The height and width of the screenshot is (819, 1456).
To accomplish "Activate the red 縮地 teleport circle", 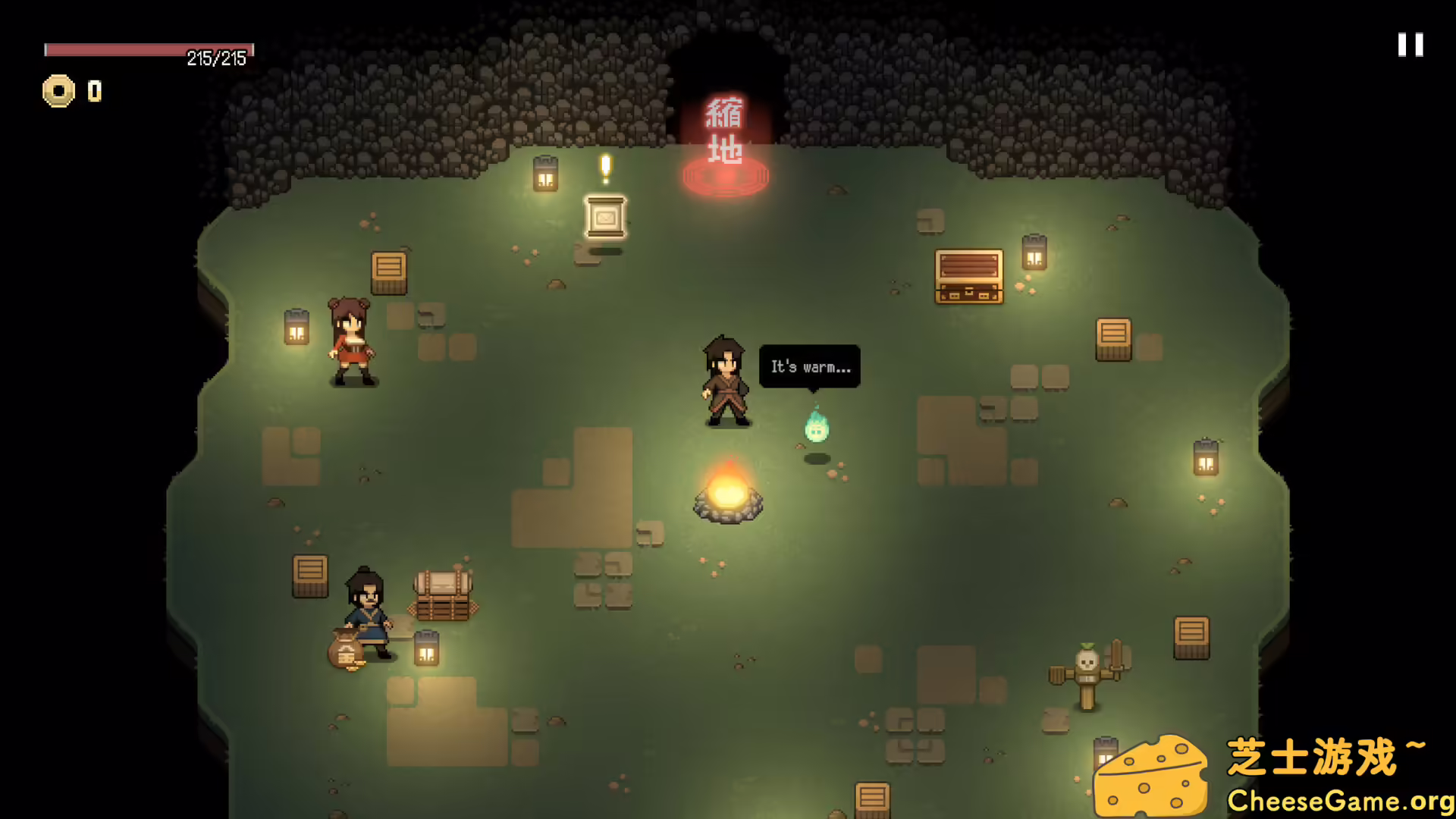I will point(726,176).
